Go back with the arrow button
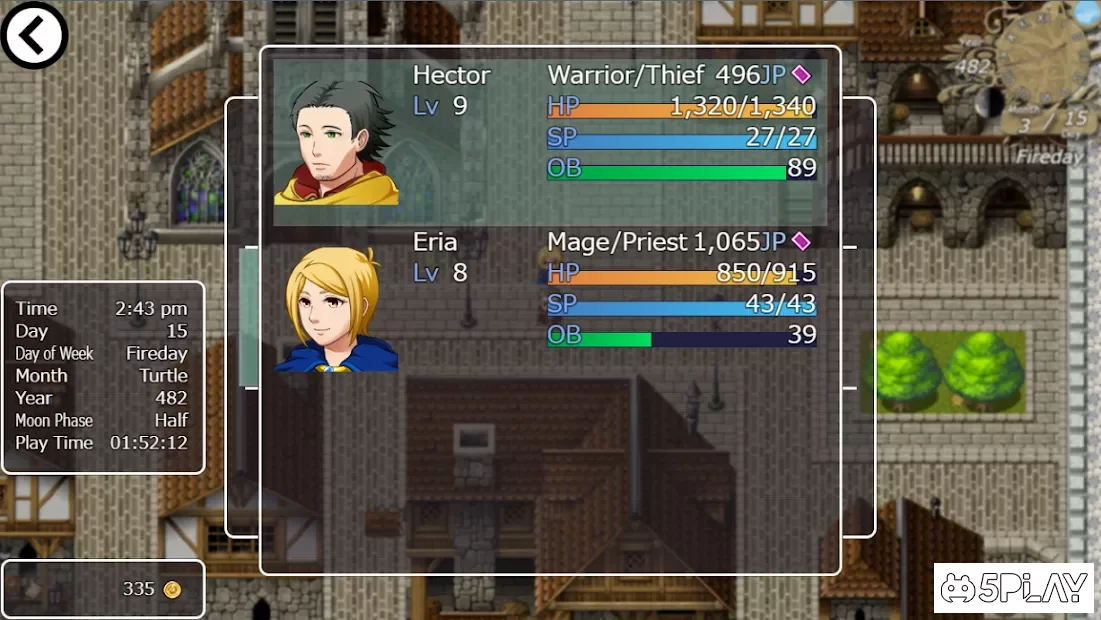The height and width of the screenshot is (620, 1101). point(34,35)
